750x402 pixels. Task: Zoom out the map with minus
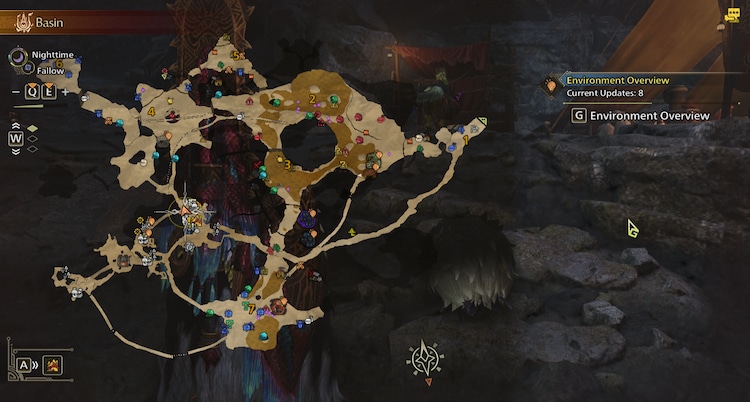pyautogui.click(x=16, y=92)
